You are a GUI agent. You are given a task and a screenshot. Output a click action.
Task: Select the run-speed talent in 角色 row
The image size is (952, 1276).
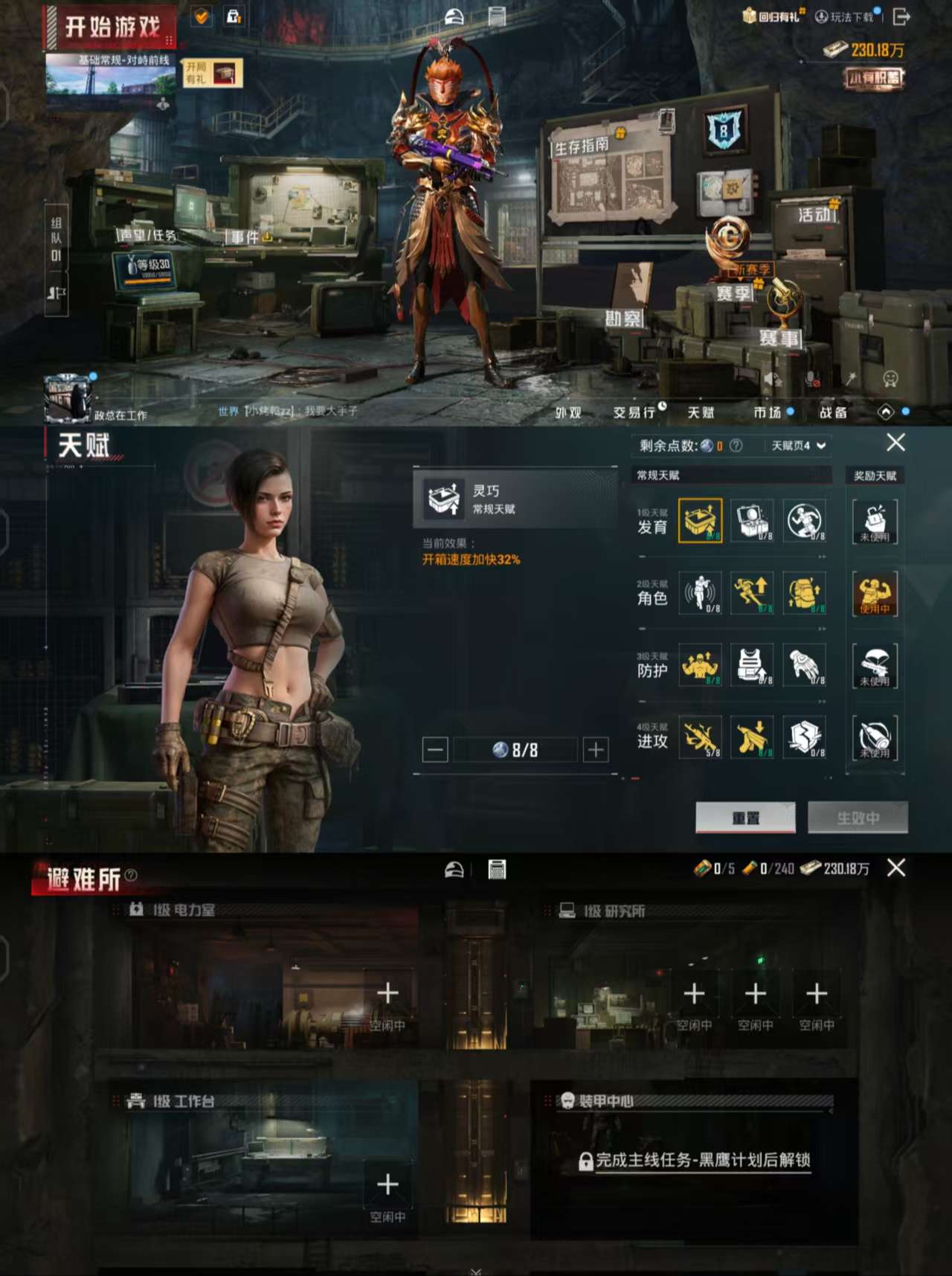tap(752, 593)
